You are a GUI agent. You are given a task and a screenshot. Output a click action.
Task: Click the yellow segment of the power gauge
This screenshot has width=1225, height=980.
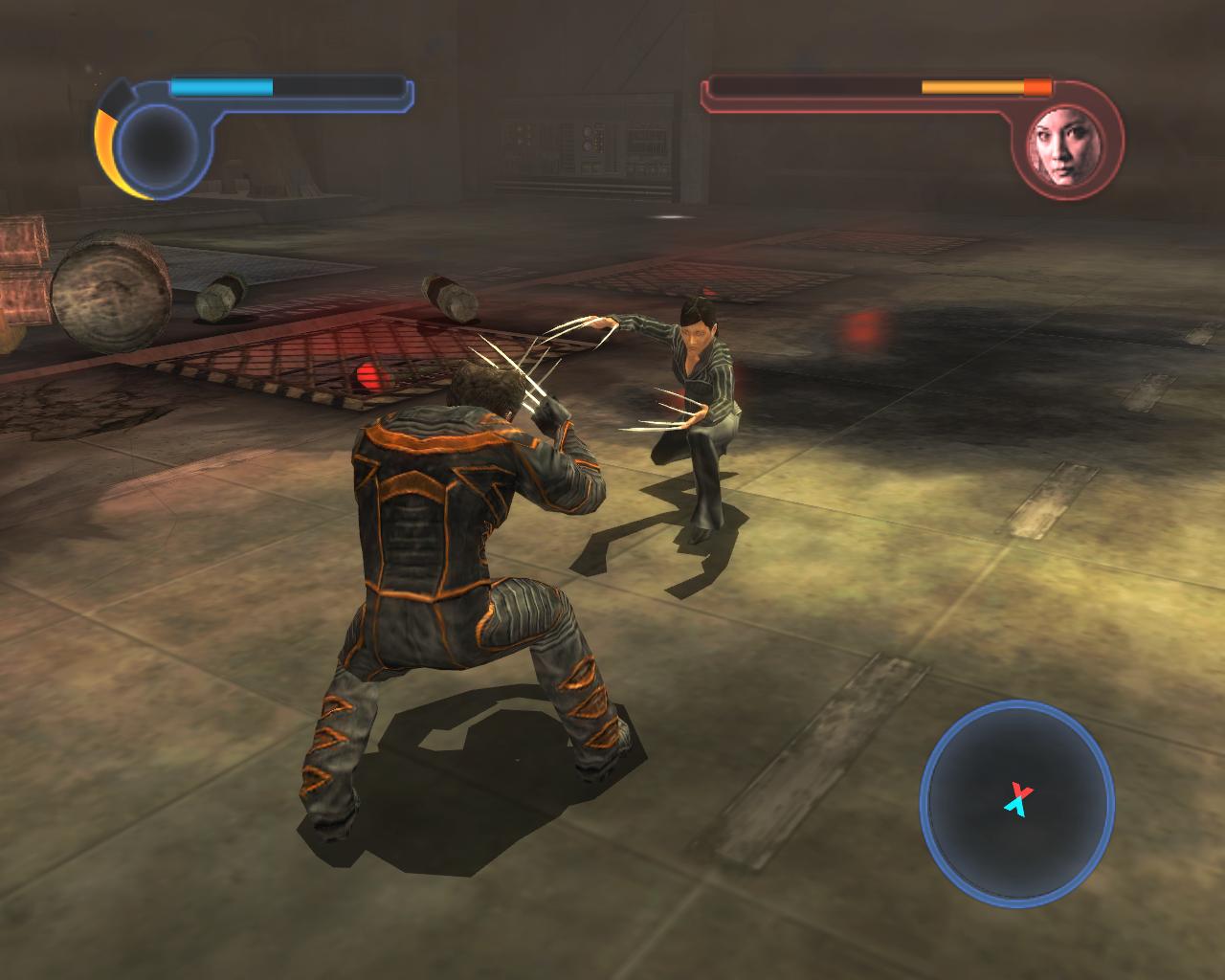tap(107, 144)
